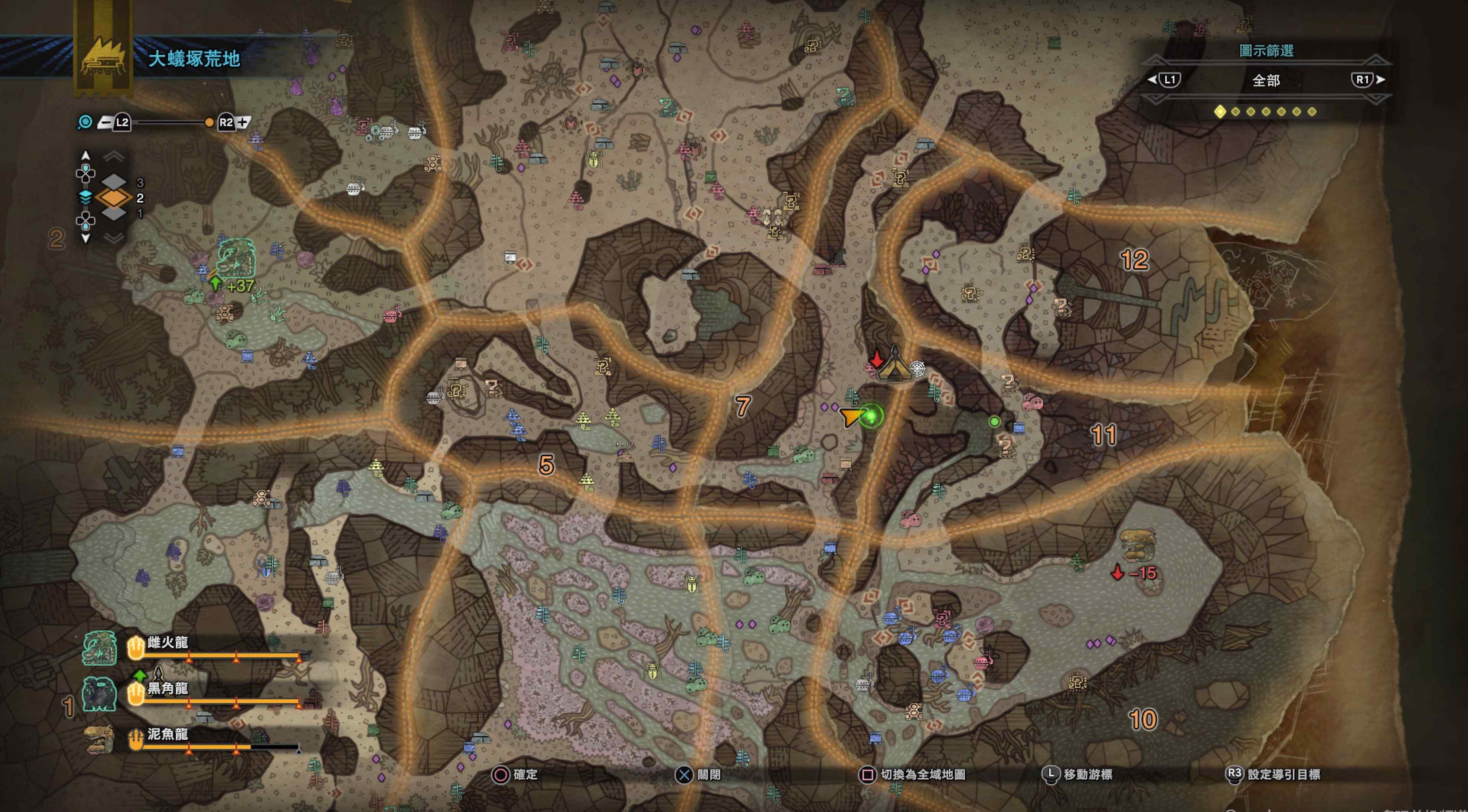Click the area 7 map marker

[742, 406]
